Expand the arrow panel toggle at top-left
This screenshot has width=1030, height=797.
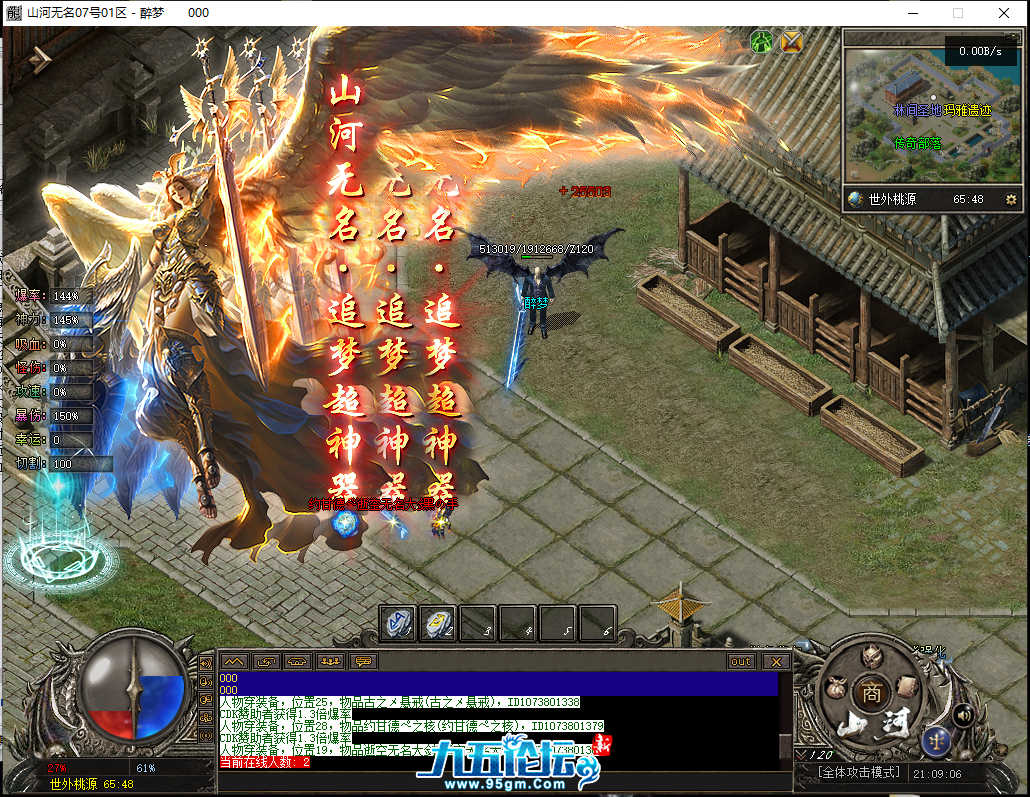pos(40,58)
